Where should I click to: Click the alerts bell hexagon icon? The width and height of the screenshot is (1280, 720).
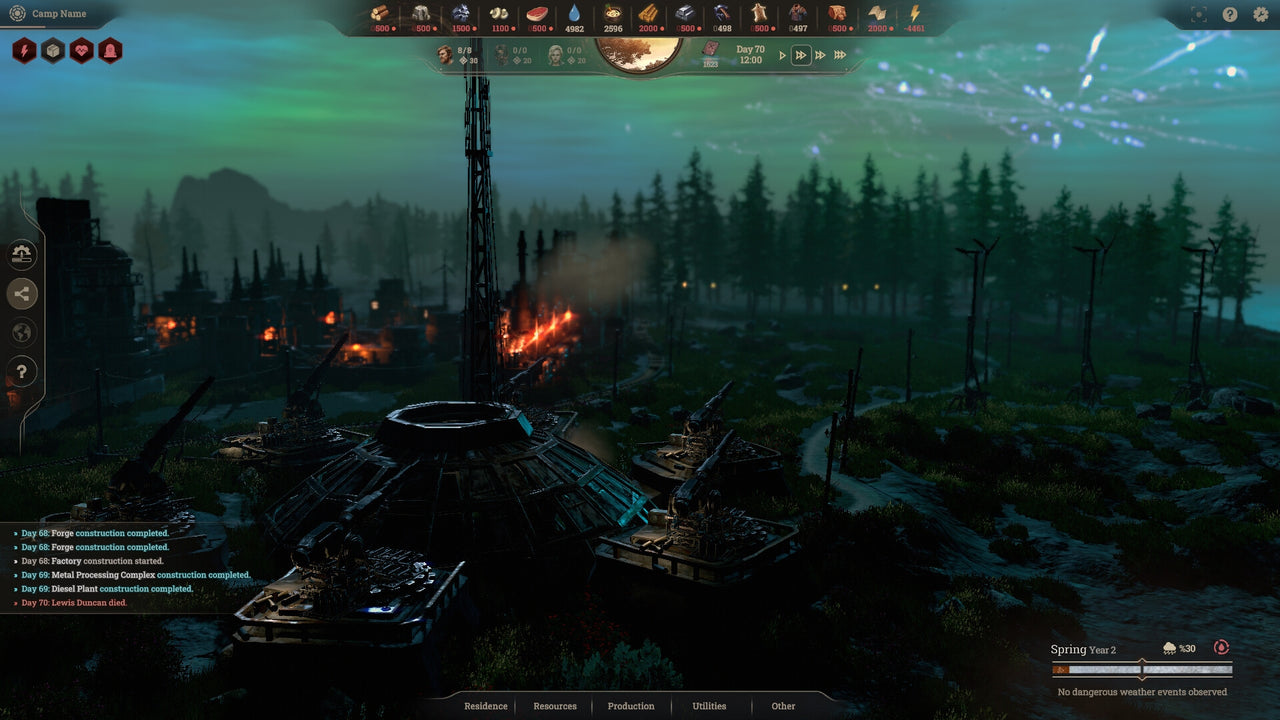(x=110, y=50)
